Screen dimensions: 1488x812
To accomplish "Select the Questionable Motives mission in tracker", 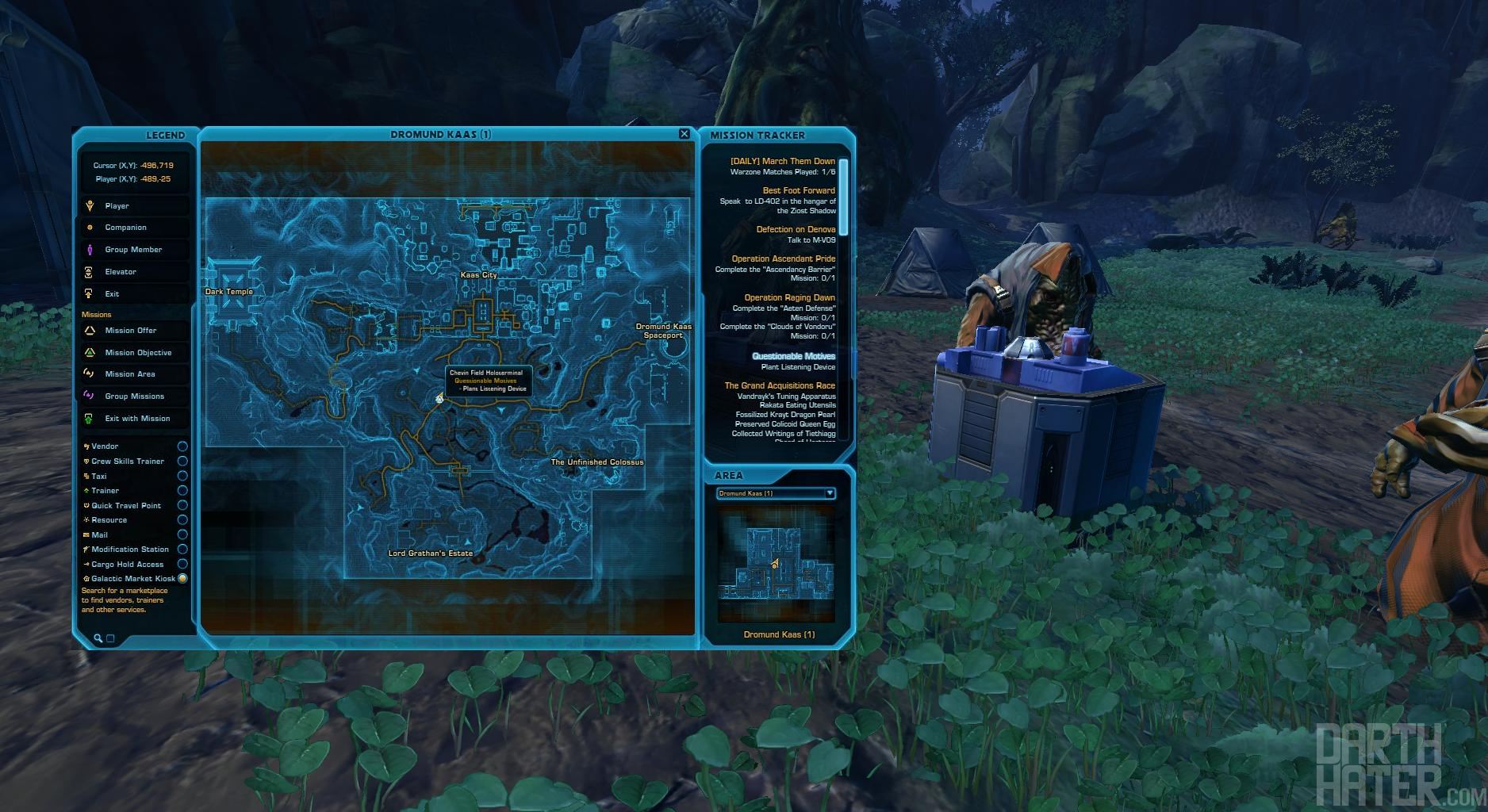I will coord(793,357).
